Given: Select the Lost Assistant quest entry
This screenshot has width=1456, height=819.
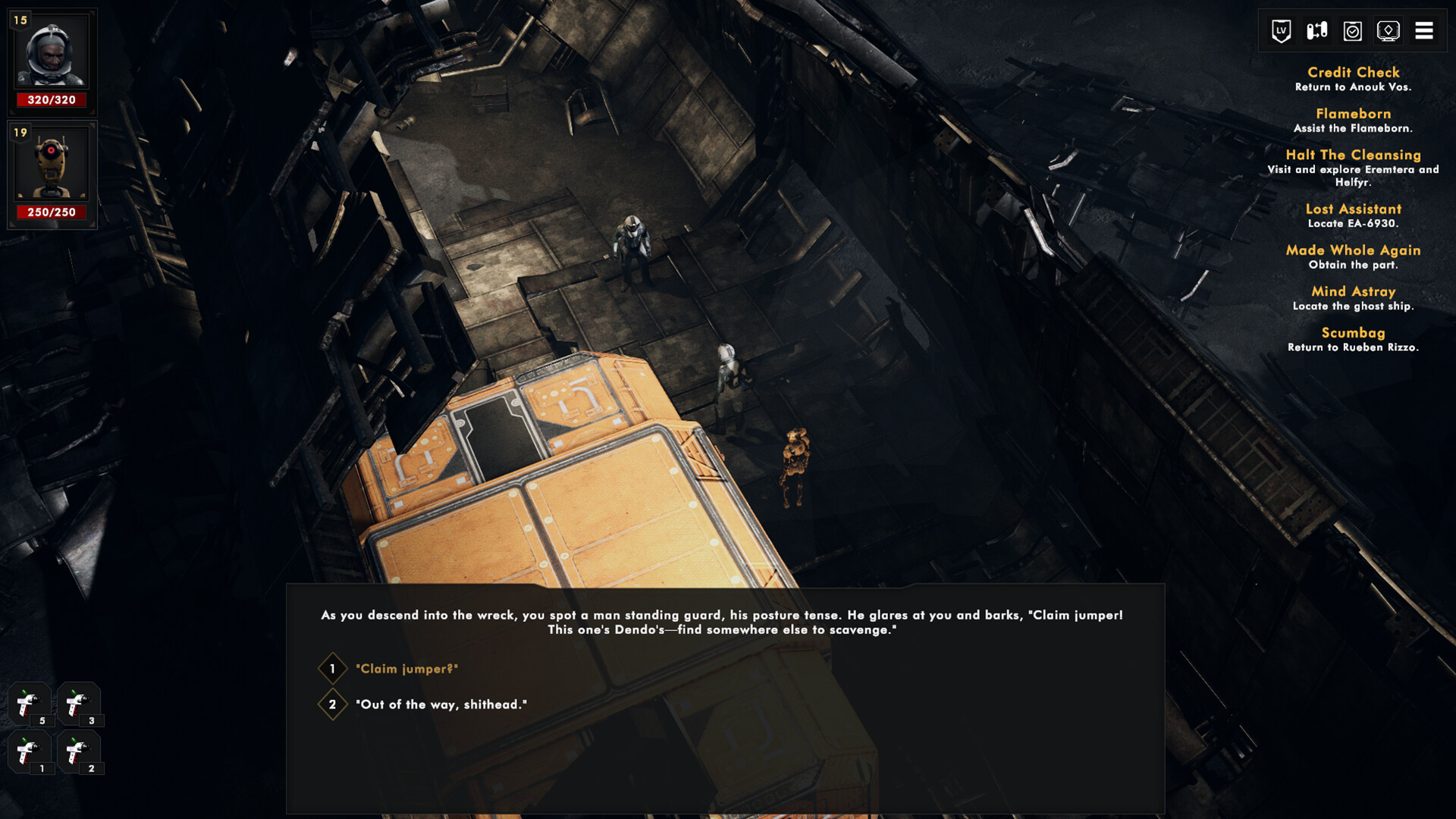Looking at the screenshot, I should coord(1354,209).
